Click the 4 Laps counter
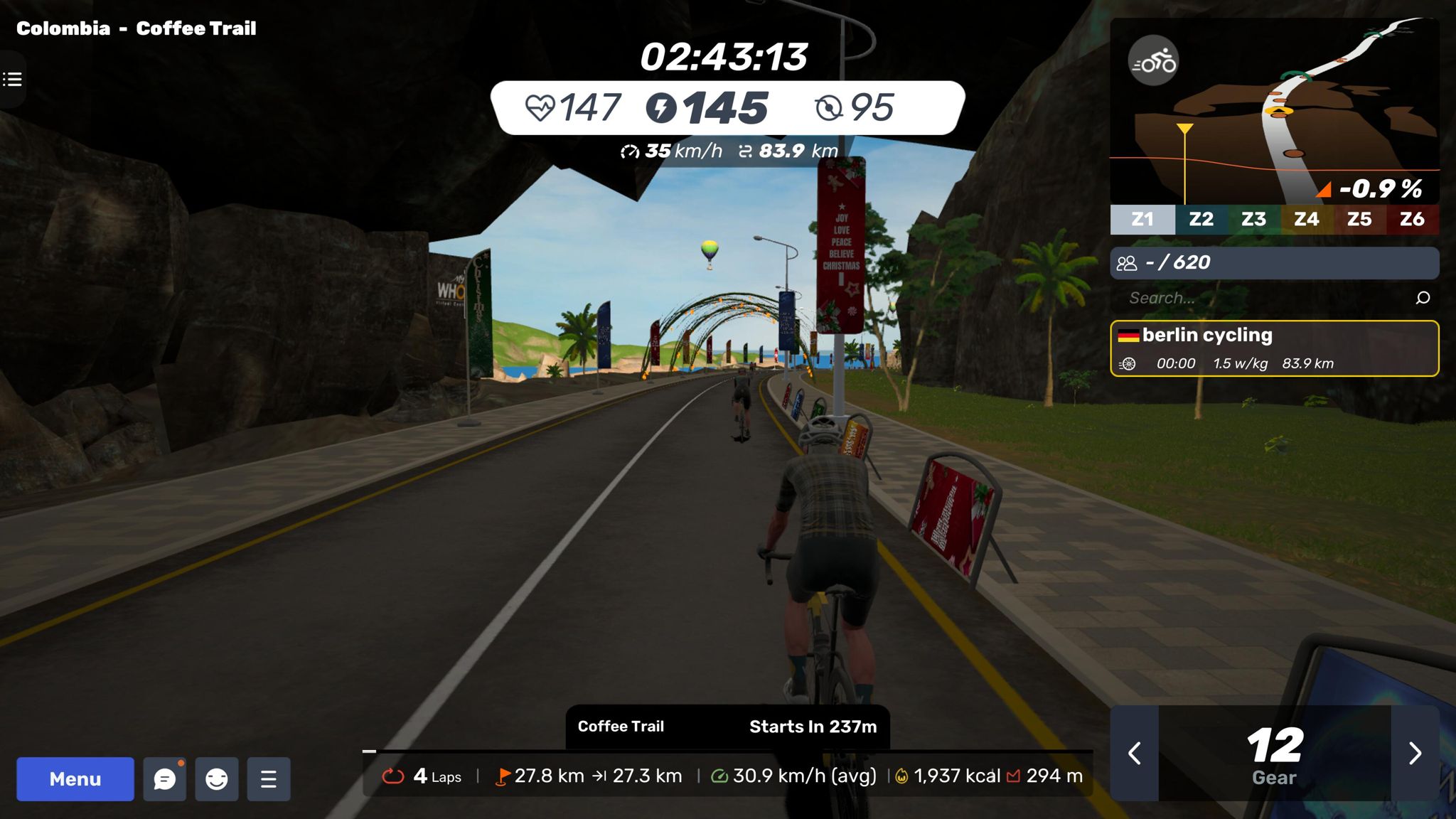 coord(424,776)
